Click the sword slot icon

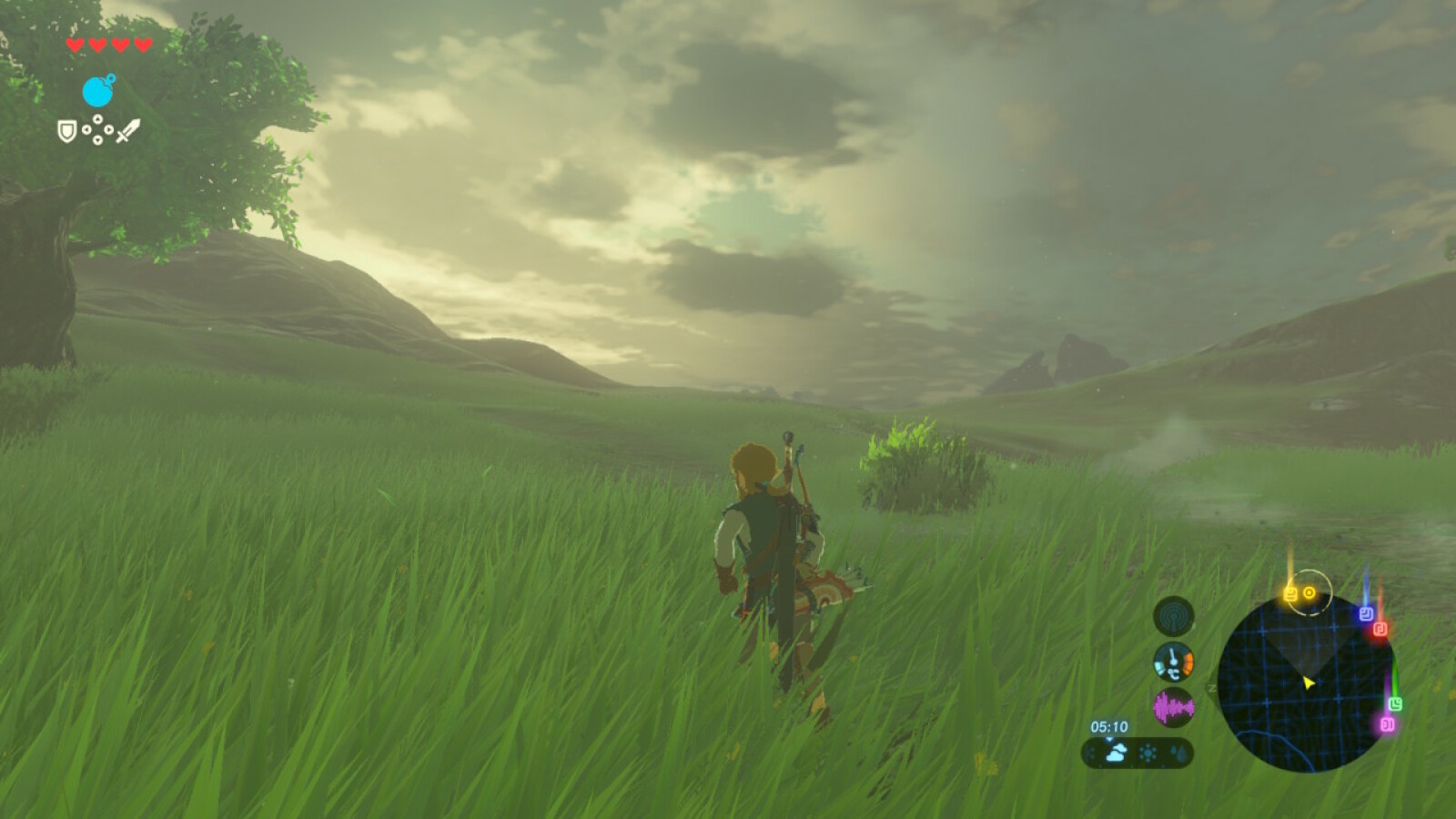[127, 131]
